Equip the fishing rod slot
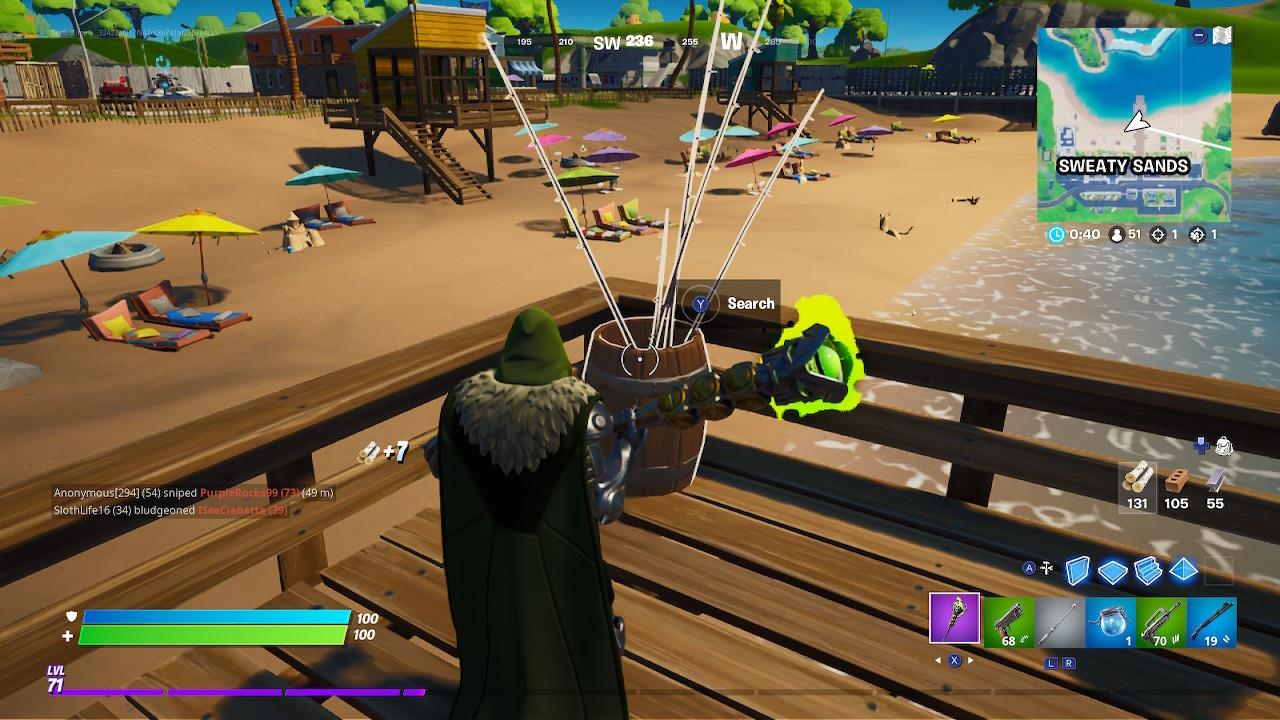Image resolution: width=1280 pixels, height=720 pixels. (x=1058, y=622)
